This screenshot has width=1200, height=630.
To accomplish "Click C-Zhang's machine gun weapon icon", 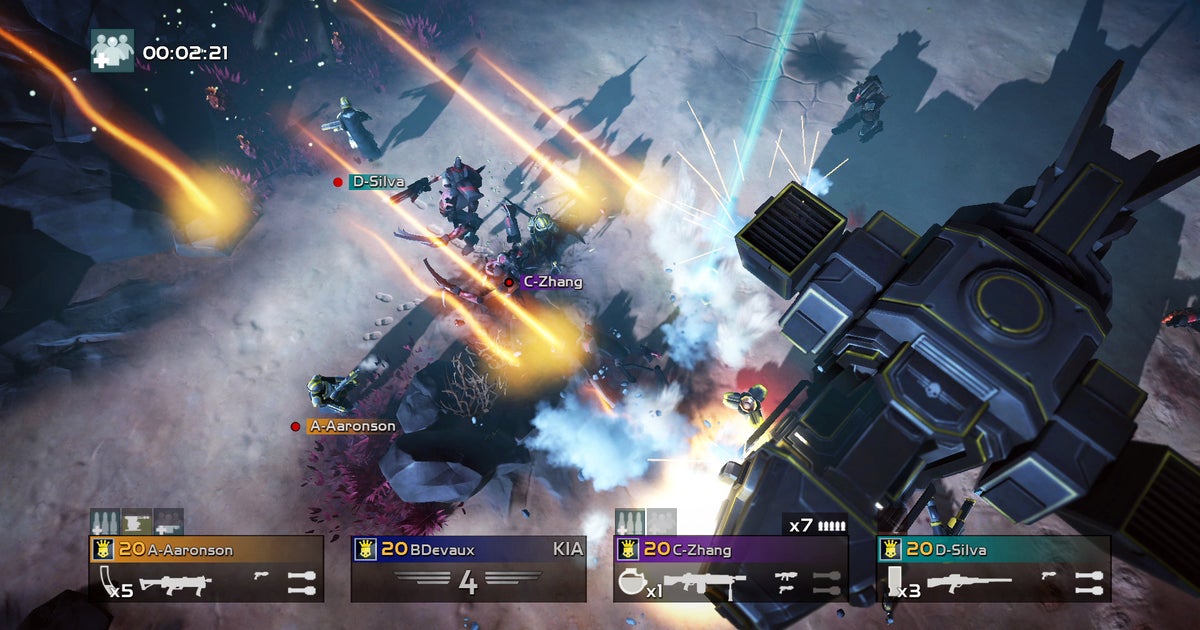I will [x=698, y=583].
